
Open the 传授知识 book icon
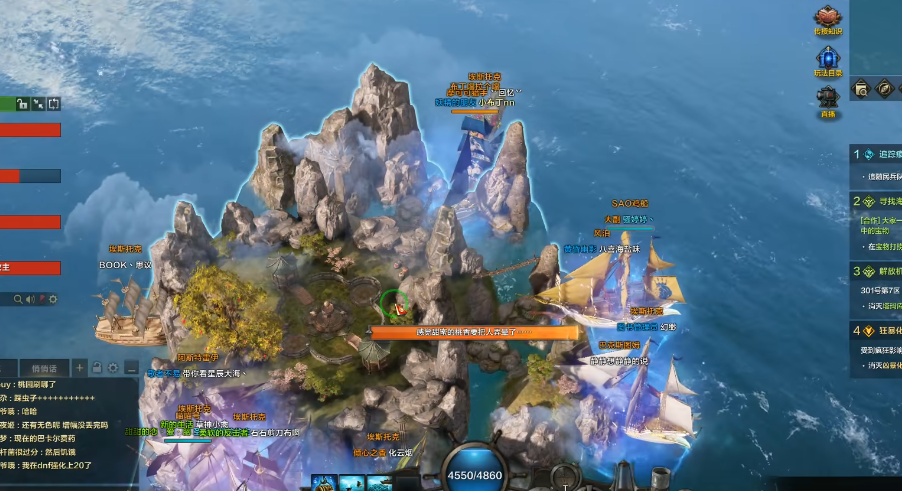(x=829, y=17)
